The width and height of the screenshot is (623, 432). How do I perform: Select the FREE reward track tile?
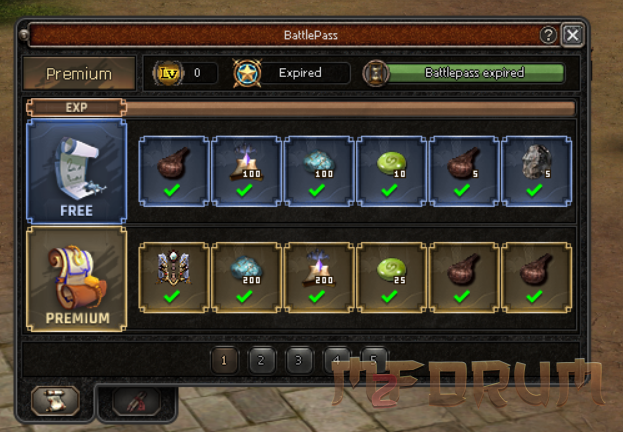tap(77, 171)
